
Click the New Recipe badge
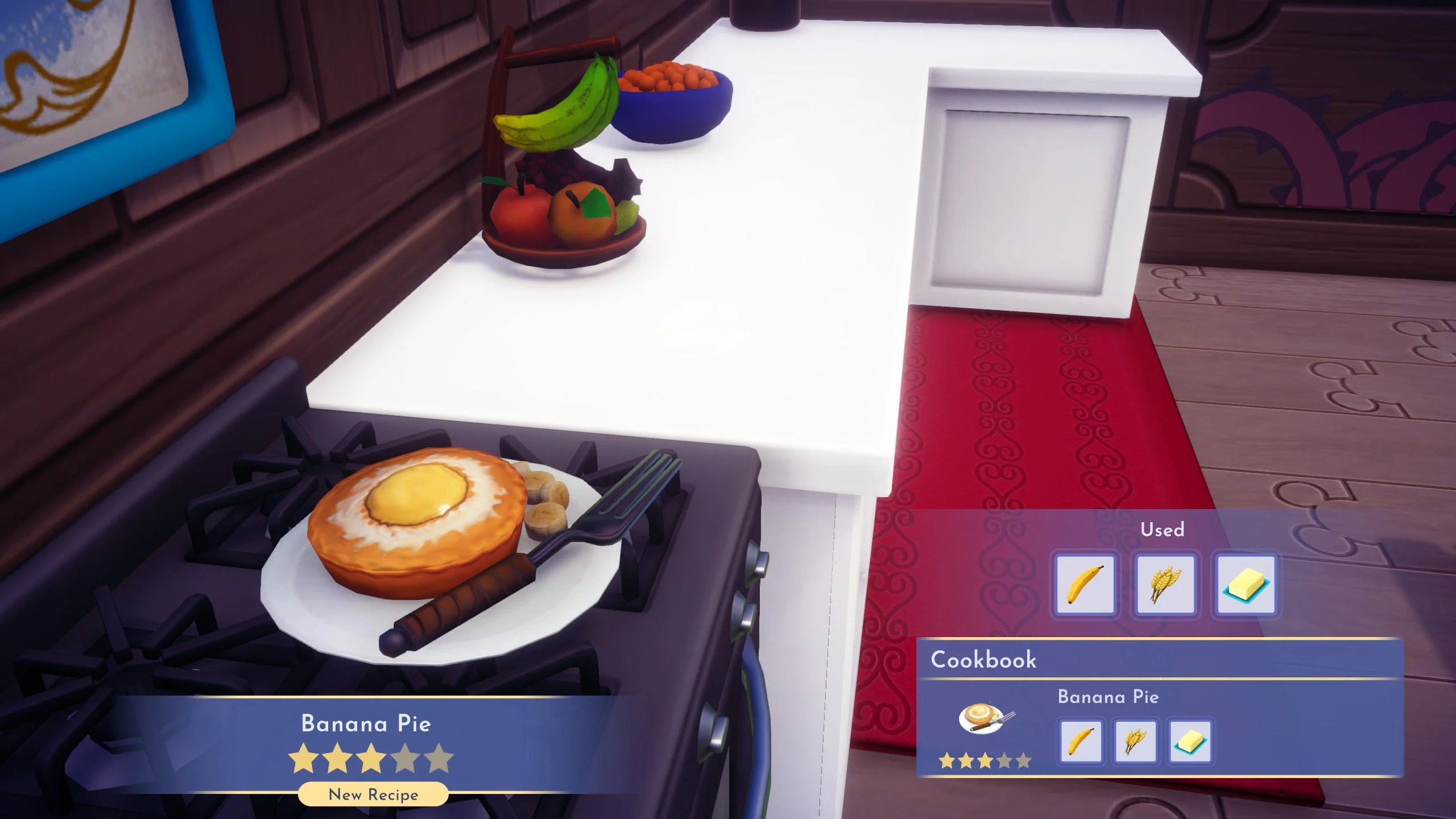pos(373,793)
